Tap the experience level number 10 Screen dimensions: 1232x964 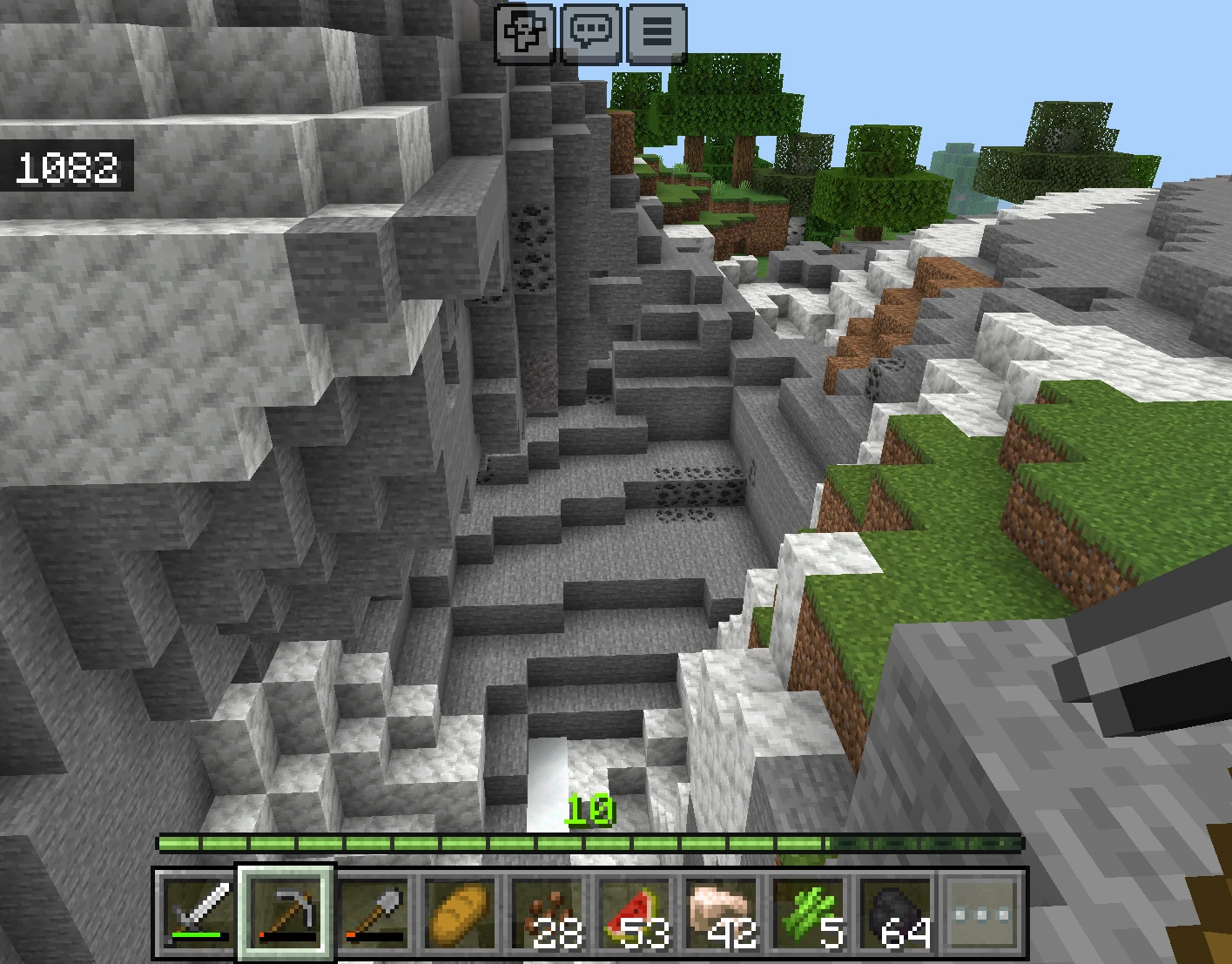pyautogui.click(x=592, y=808)
